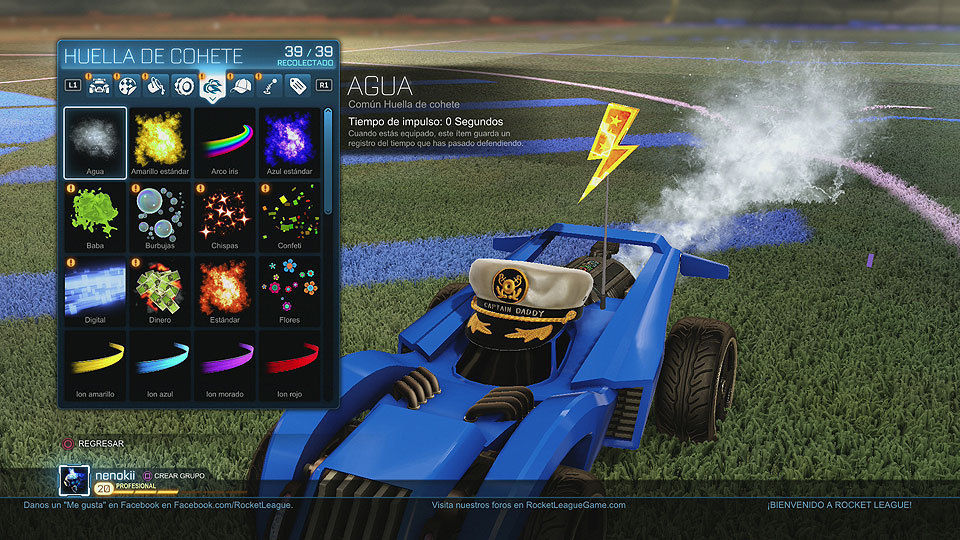The image size is (960, 540).
Task: Open the price tag tab
Action: click(x=296, y=86)
